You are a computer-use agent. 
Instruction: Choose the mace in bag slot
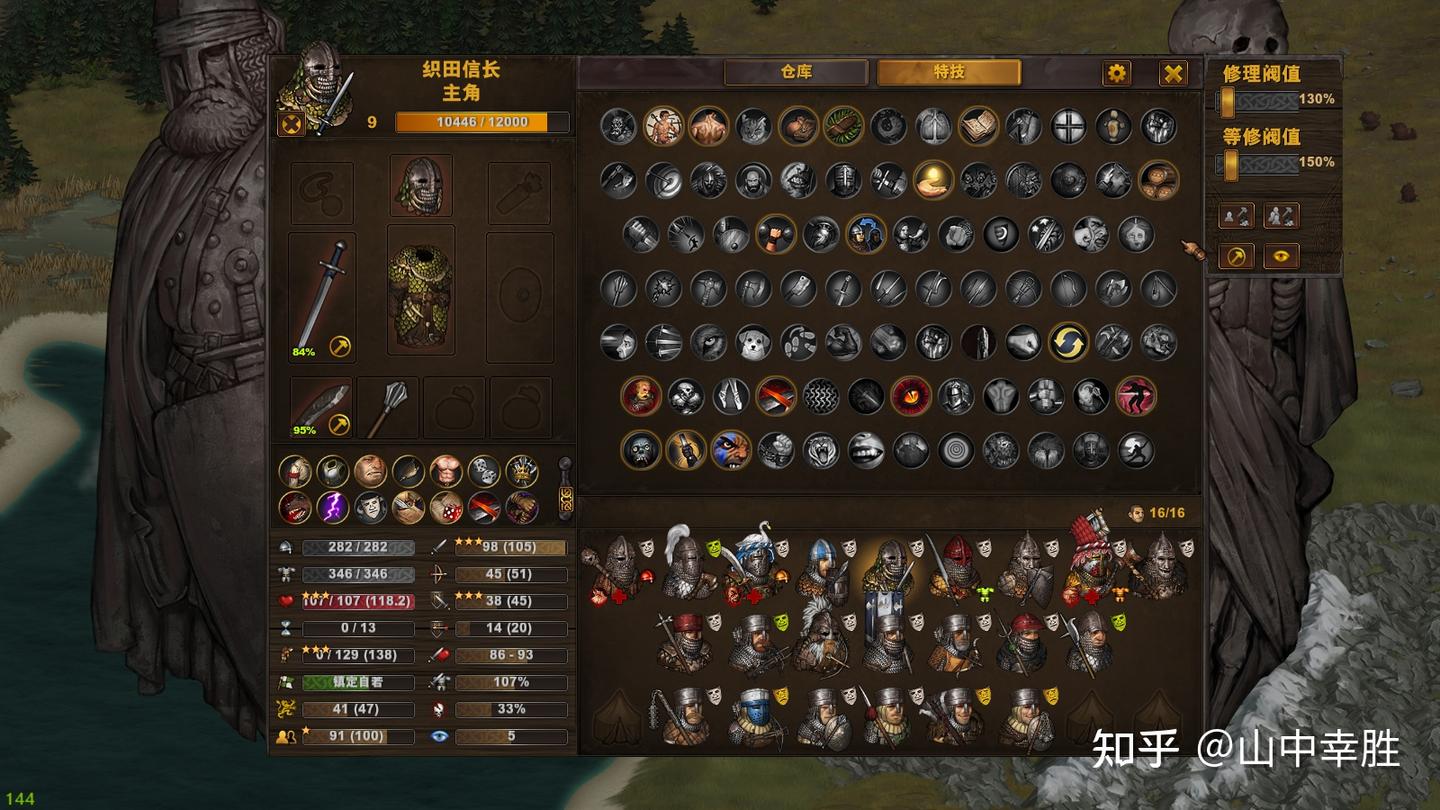coord(388,408)
